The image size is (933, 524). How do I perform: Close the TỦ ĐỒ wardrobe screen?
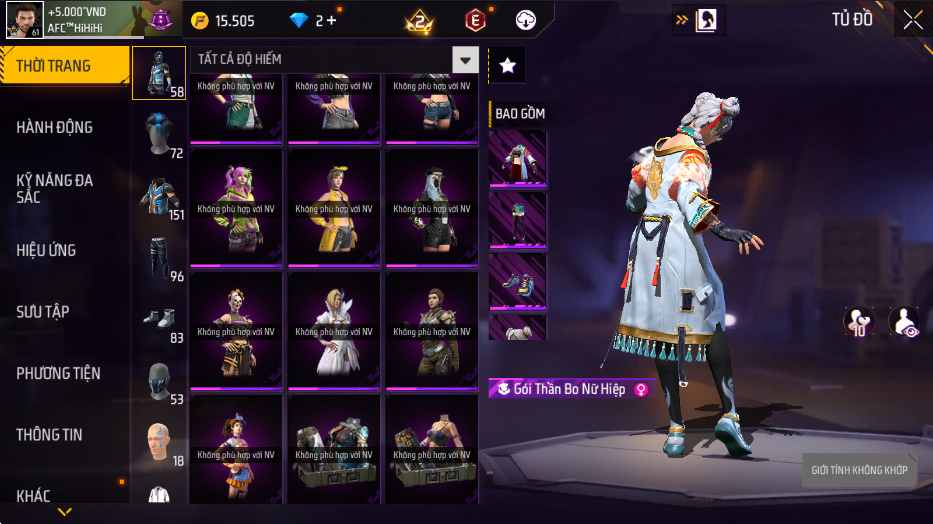tap(912, 20)
